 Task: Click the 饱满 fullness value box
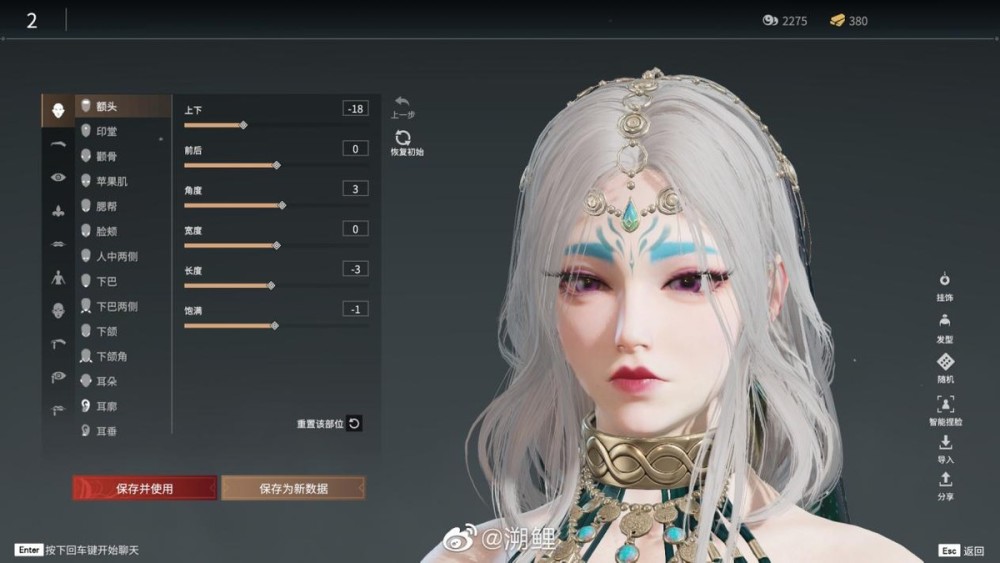click(x=354, y=309)
